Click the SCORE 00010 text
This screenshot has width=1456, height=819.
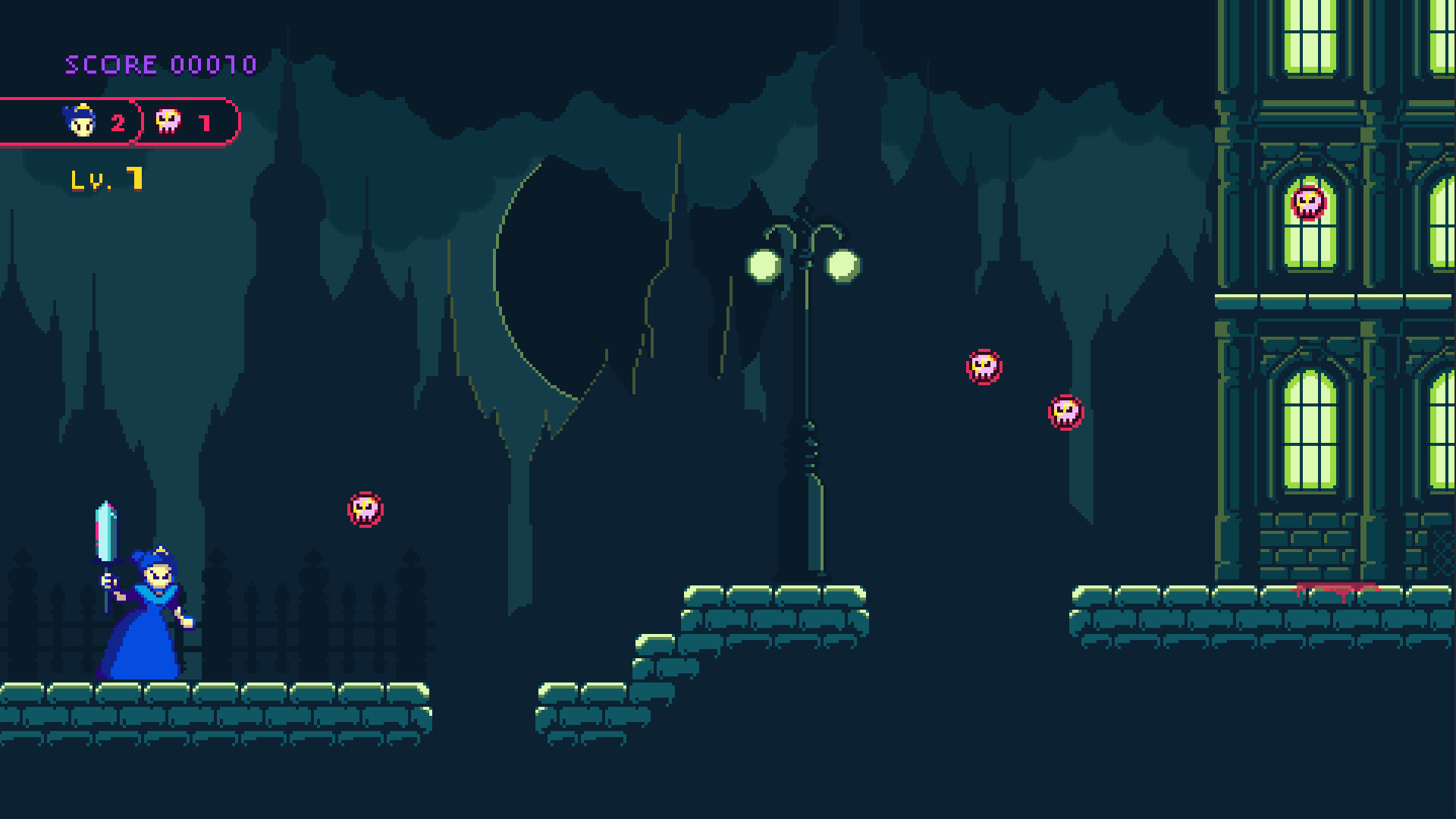(x=159, y=64)
